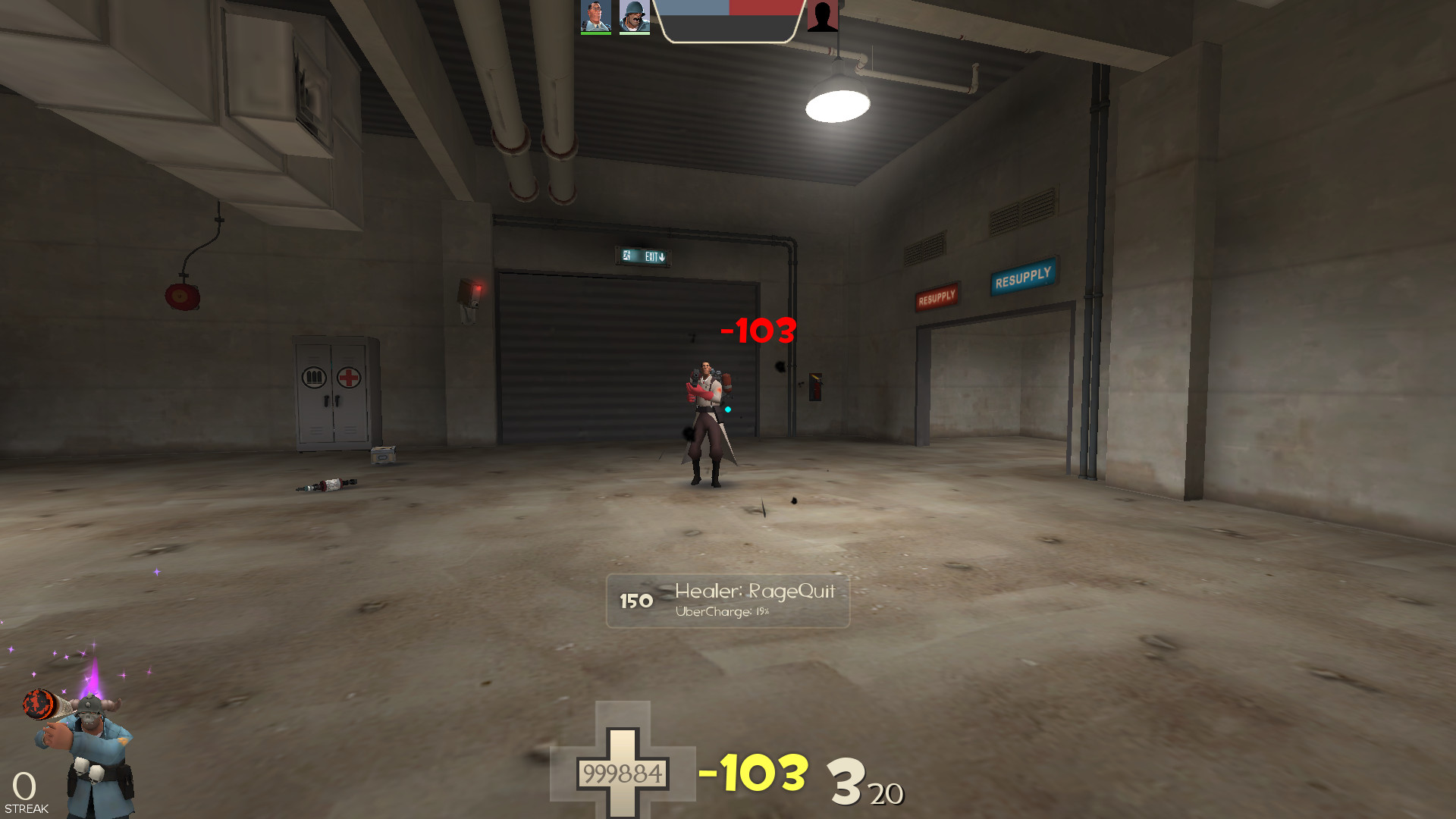Screen dimensions: 1456x819
Task: Click the Medic portrait in the top HUD
Action: (596, 17)
